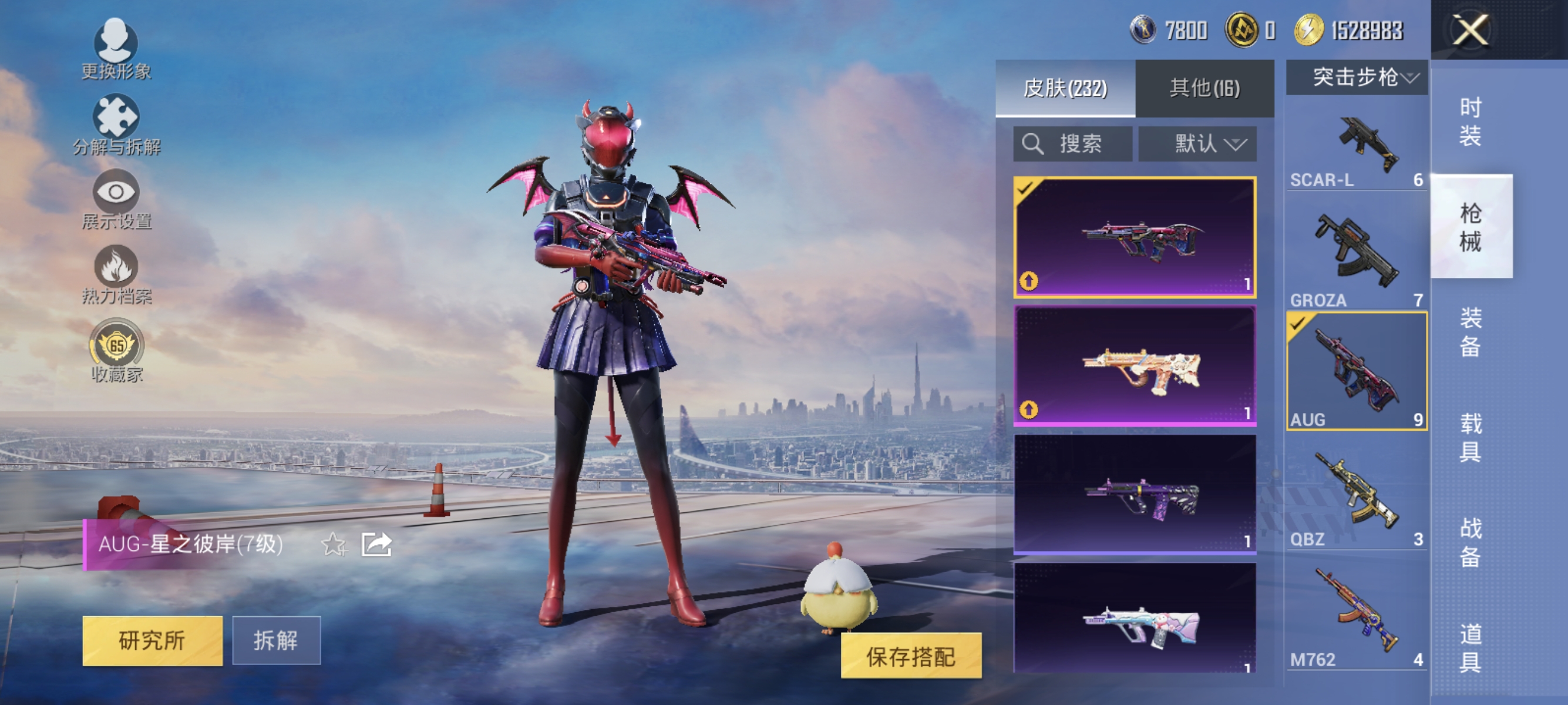Switch to the 时装 outfit category
The image size is (1568, 705).
1470,123
